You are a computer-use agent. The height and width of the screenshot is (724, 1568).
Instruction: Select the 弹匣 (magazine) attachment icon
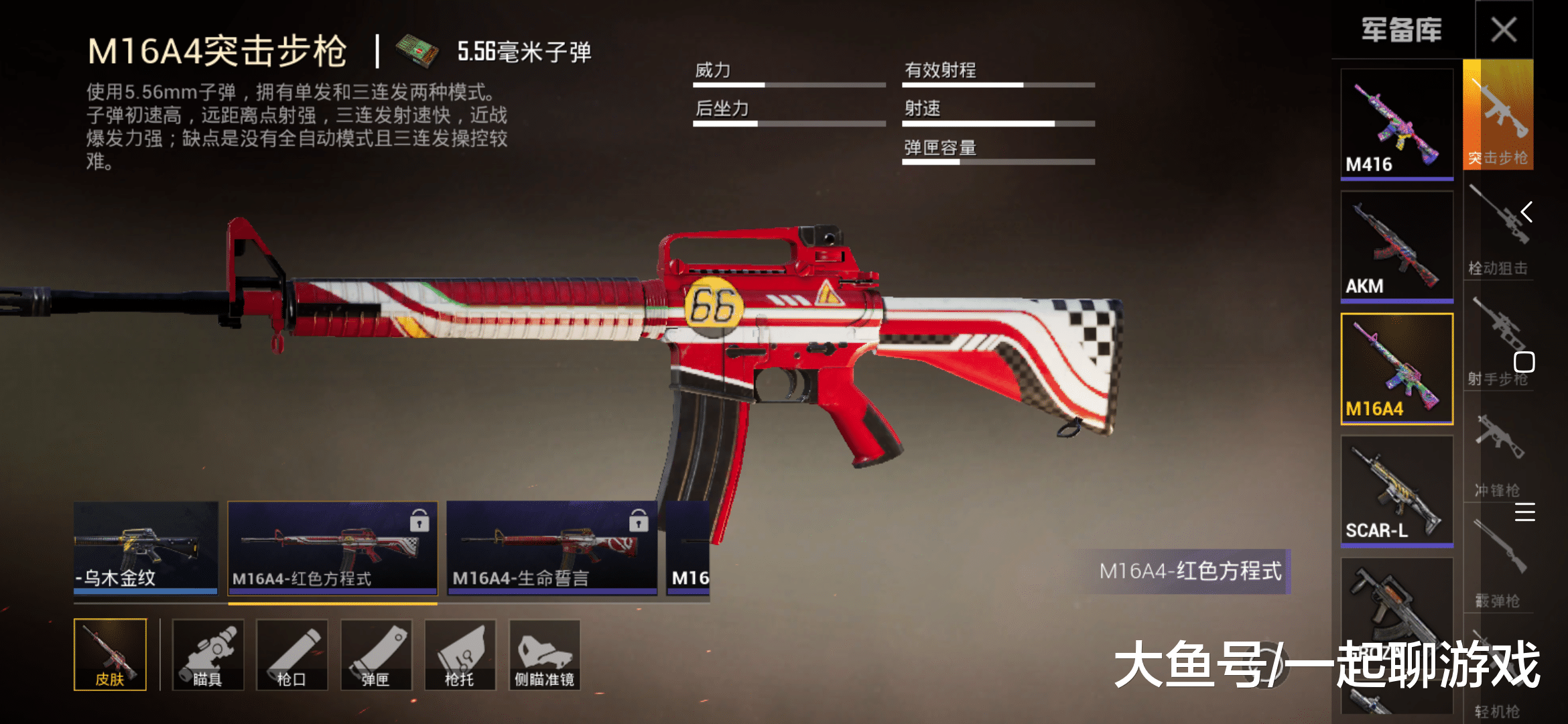[375, 654]
